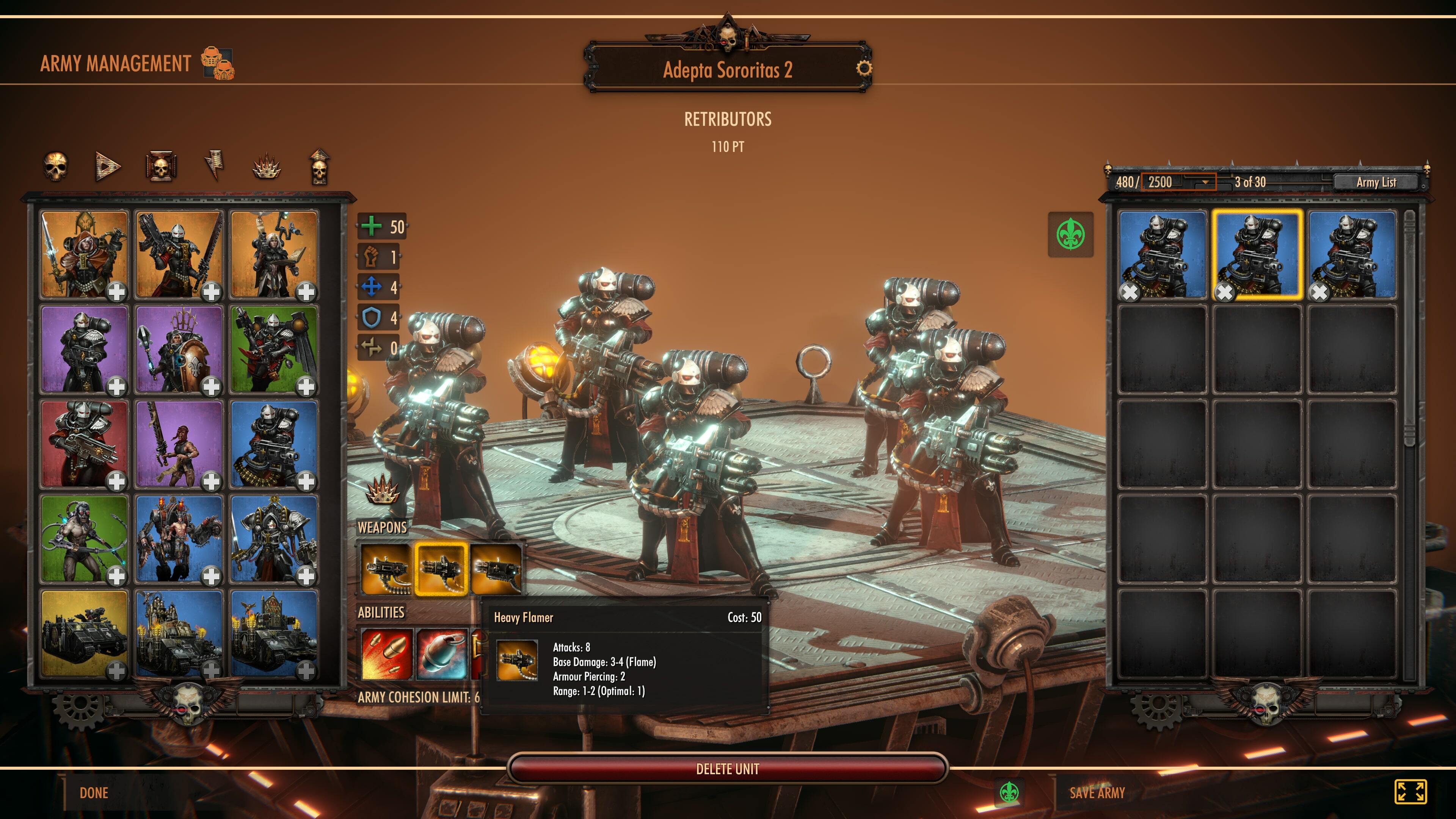
Task: Open the 2500 points limit dropdown
Action: click(x=1205, y=182)
